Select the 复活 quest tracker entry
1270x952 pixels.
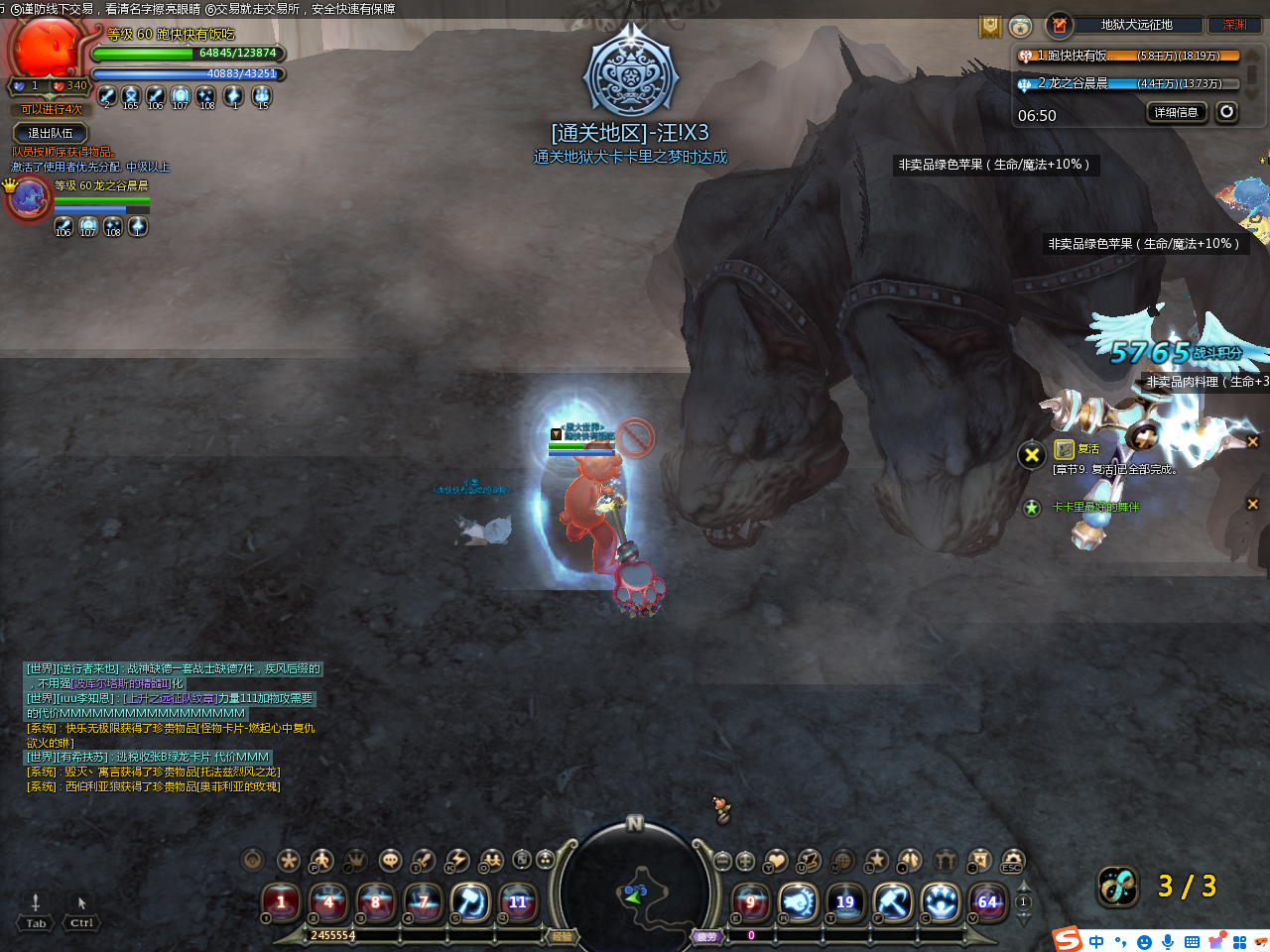point(1088,449)
